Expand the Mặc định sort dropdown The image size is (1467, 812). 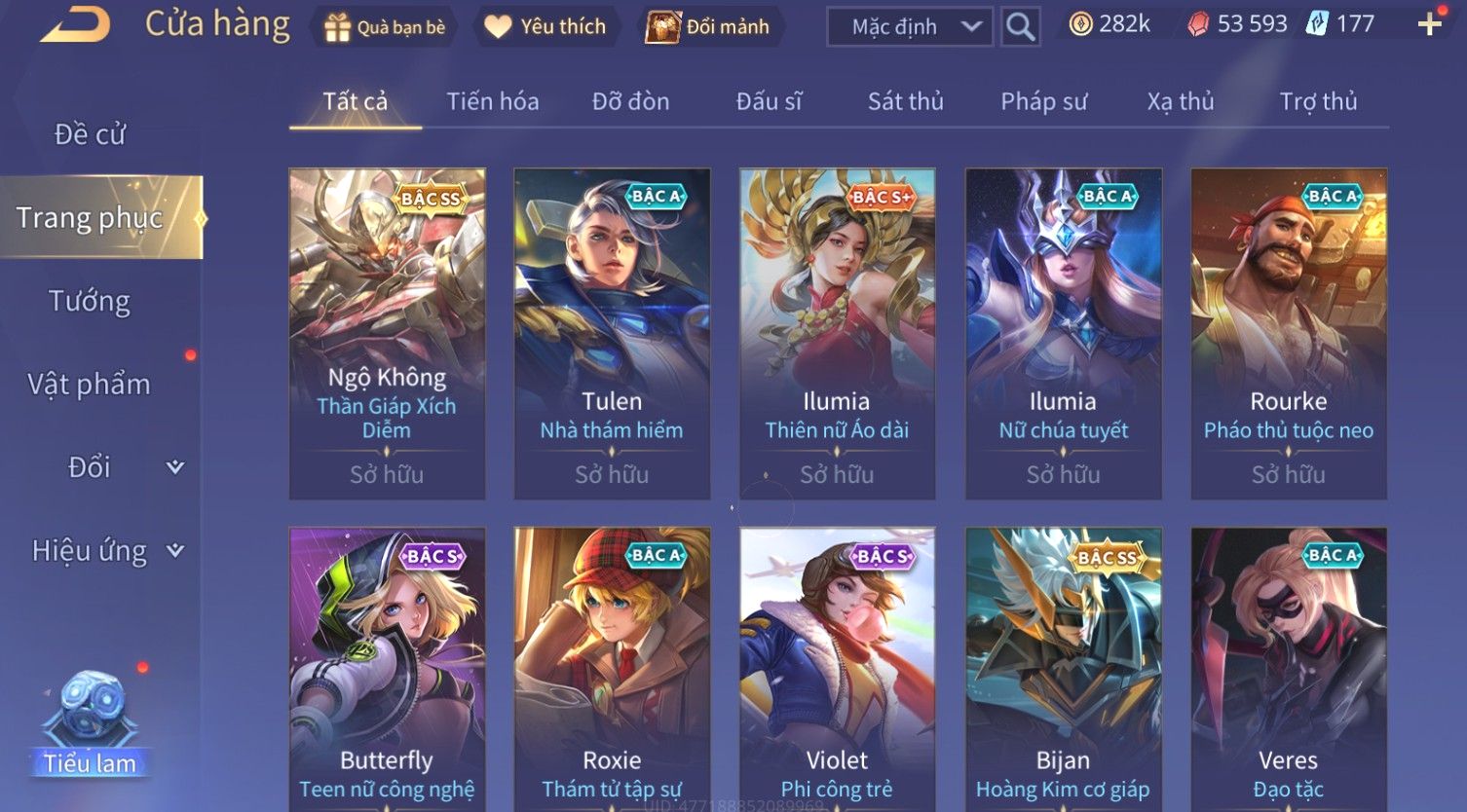tap(909, 27)
